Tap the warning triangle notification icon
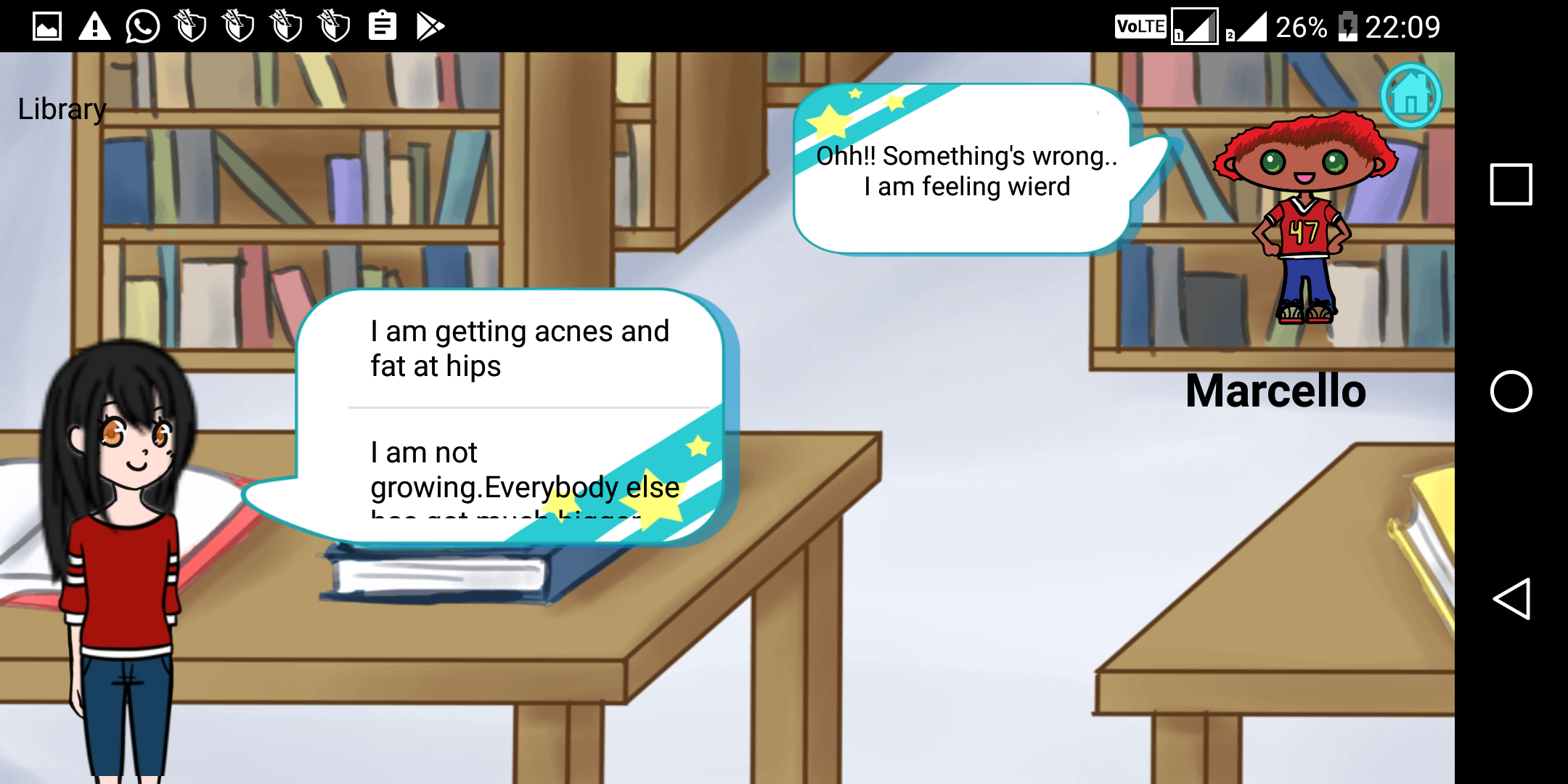The width and height of the screenshot is (1568, 784). point(95,26)
